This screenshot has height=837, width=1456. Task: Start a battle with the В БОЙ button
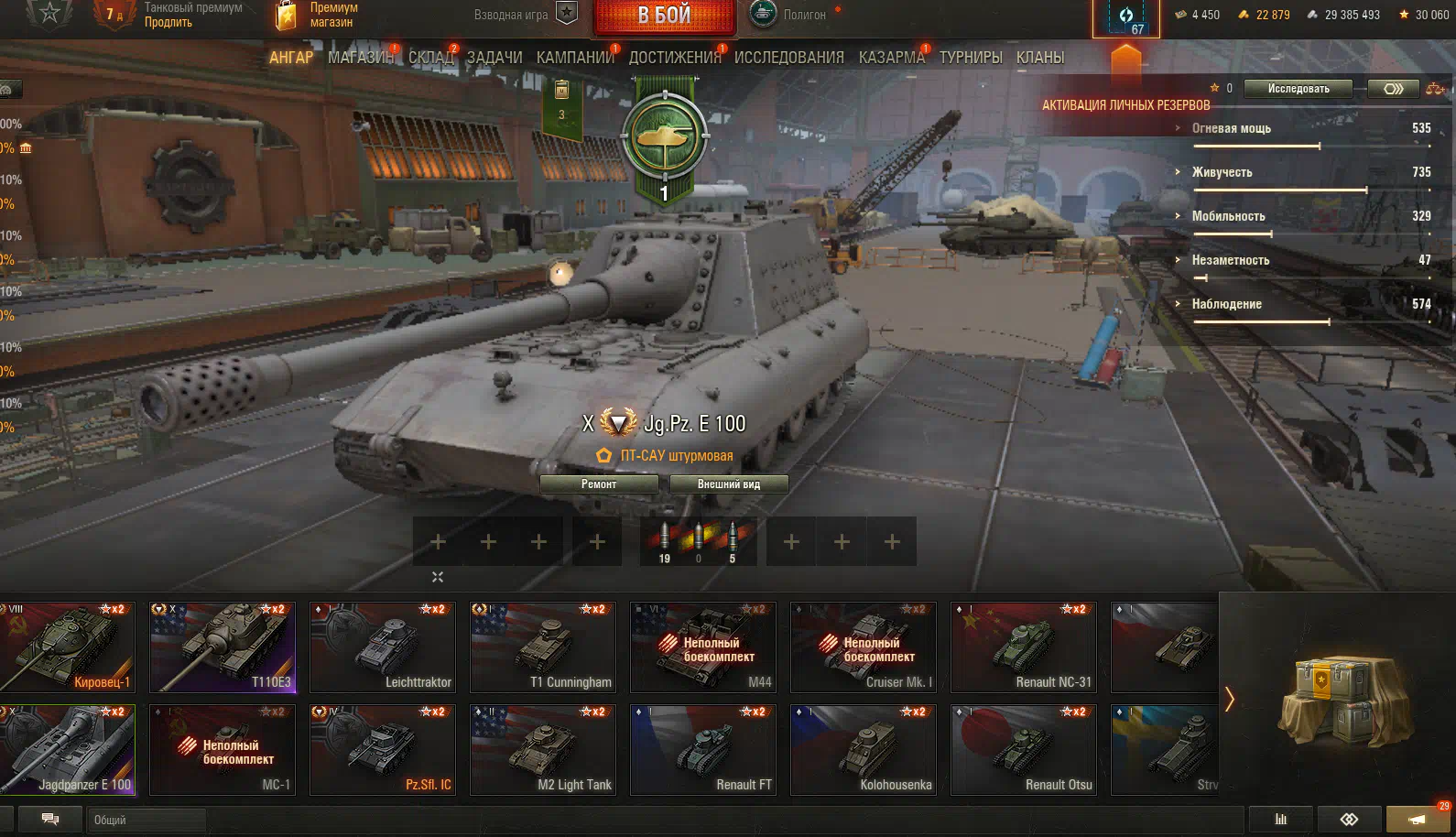coord(664,16)
